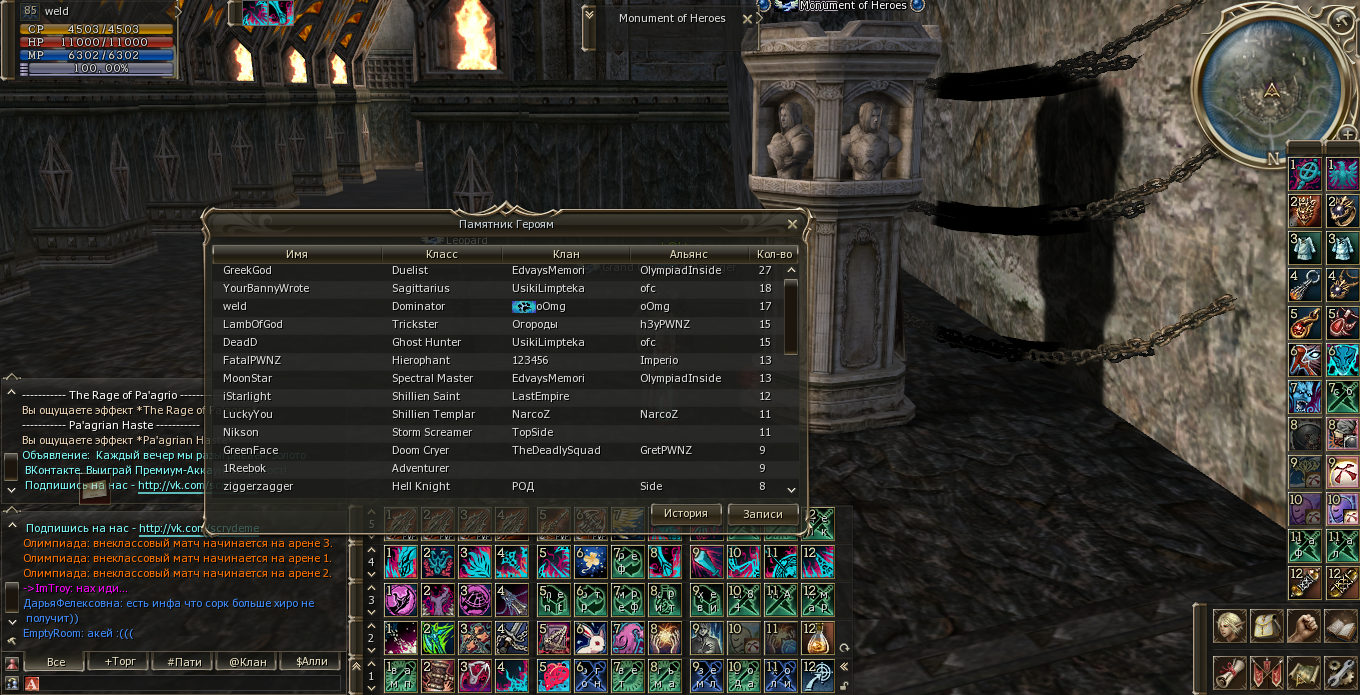Close the Памятник Героям window
1360x695 pixels.
[793, 225]
